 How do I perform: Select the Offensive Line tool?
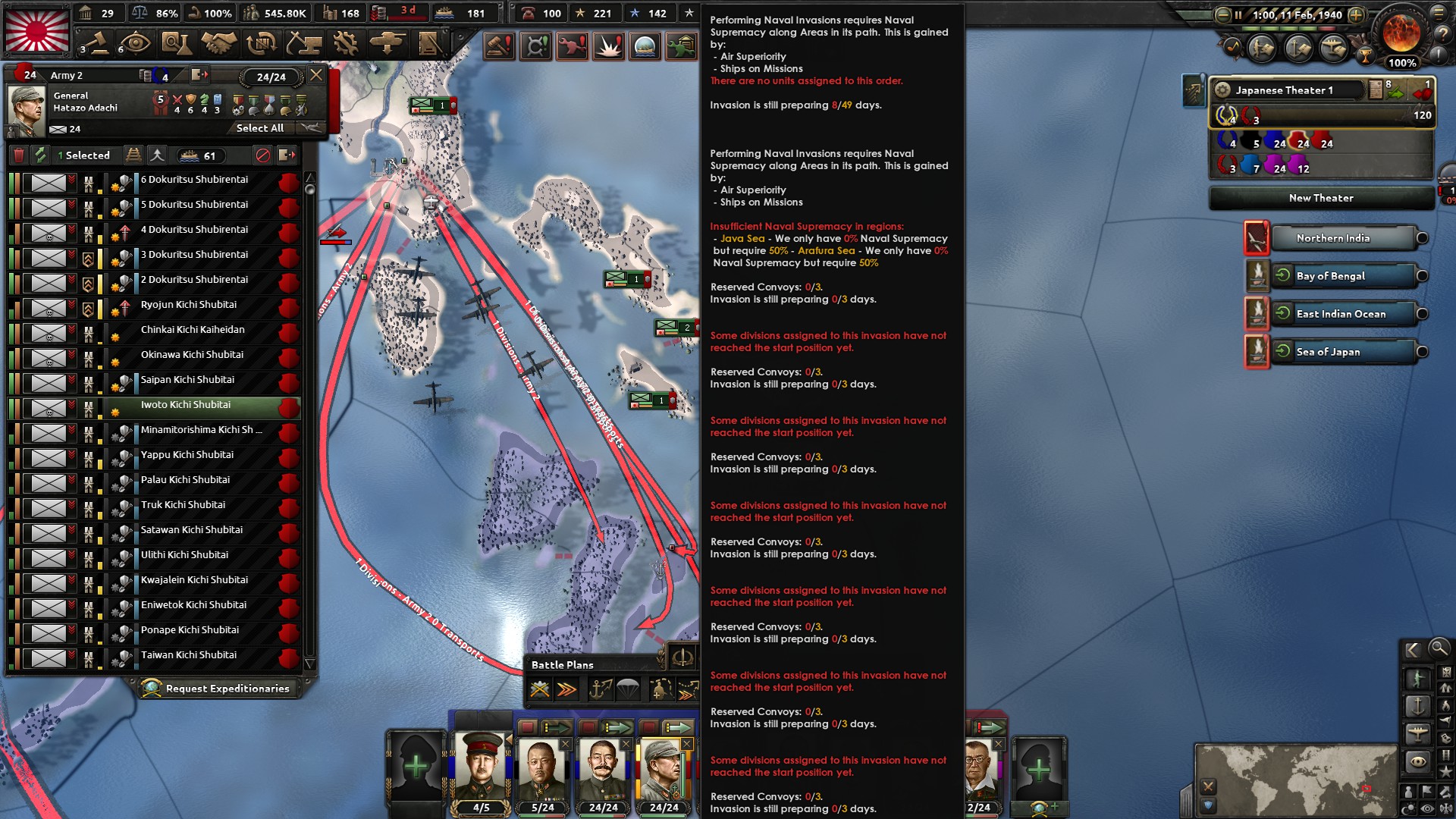566,689
